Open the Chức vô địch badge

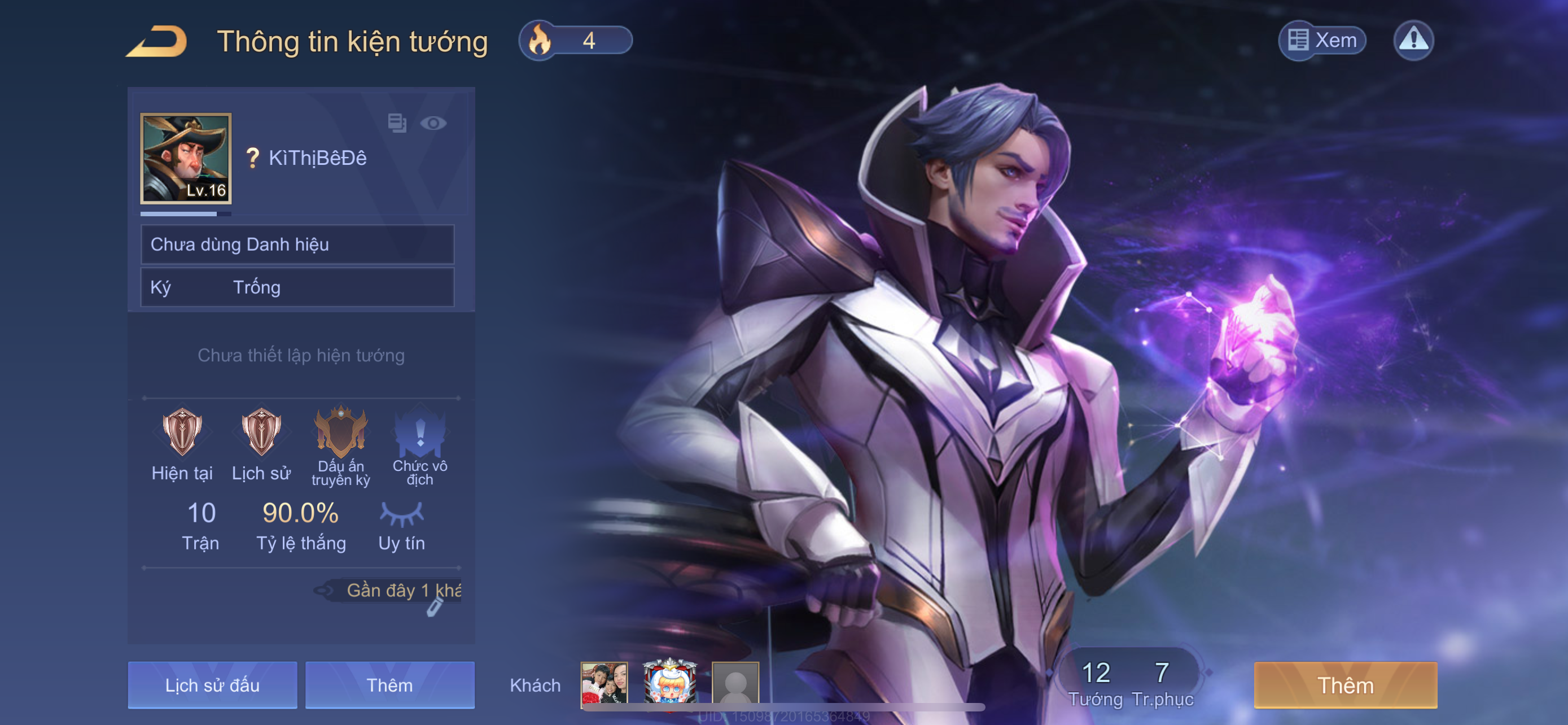420,431
